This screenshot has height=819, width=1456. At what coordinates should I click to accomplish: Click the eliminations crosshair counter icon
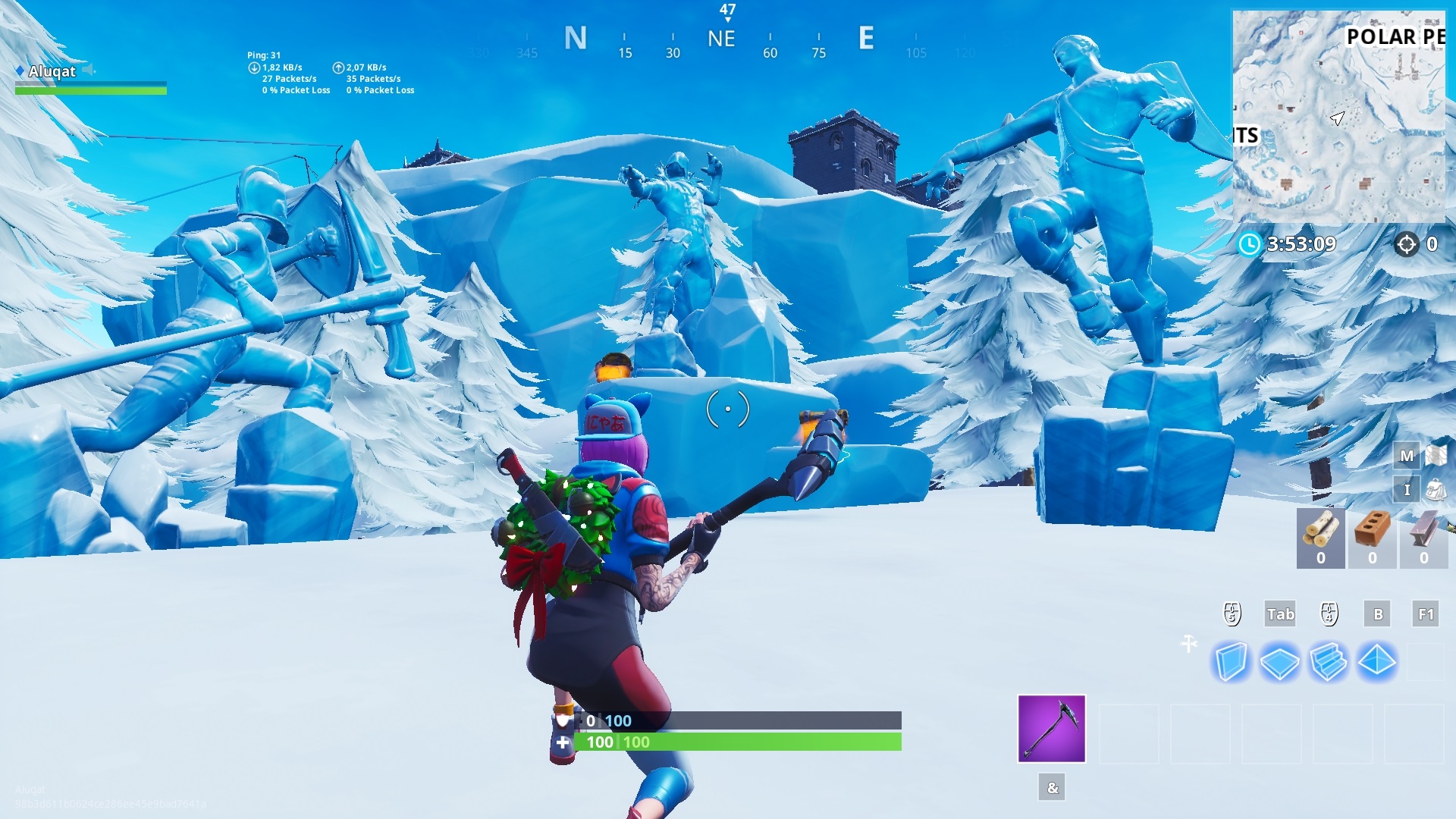[x=1407, y=244]
